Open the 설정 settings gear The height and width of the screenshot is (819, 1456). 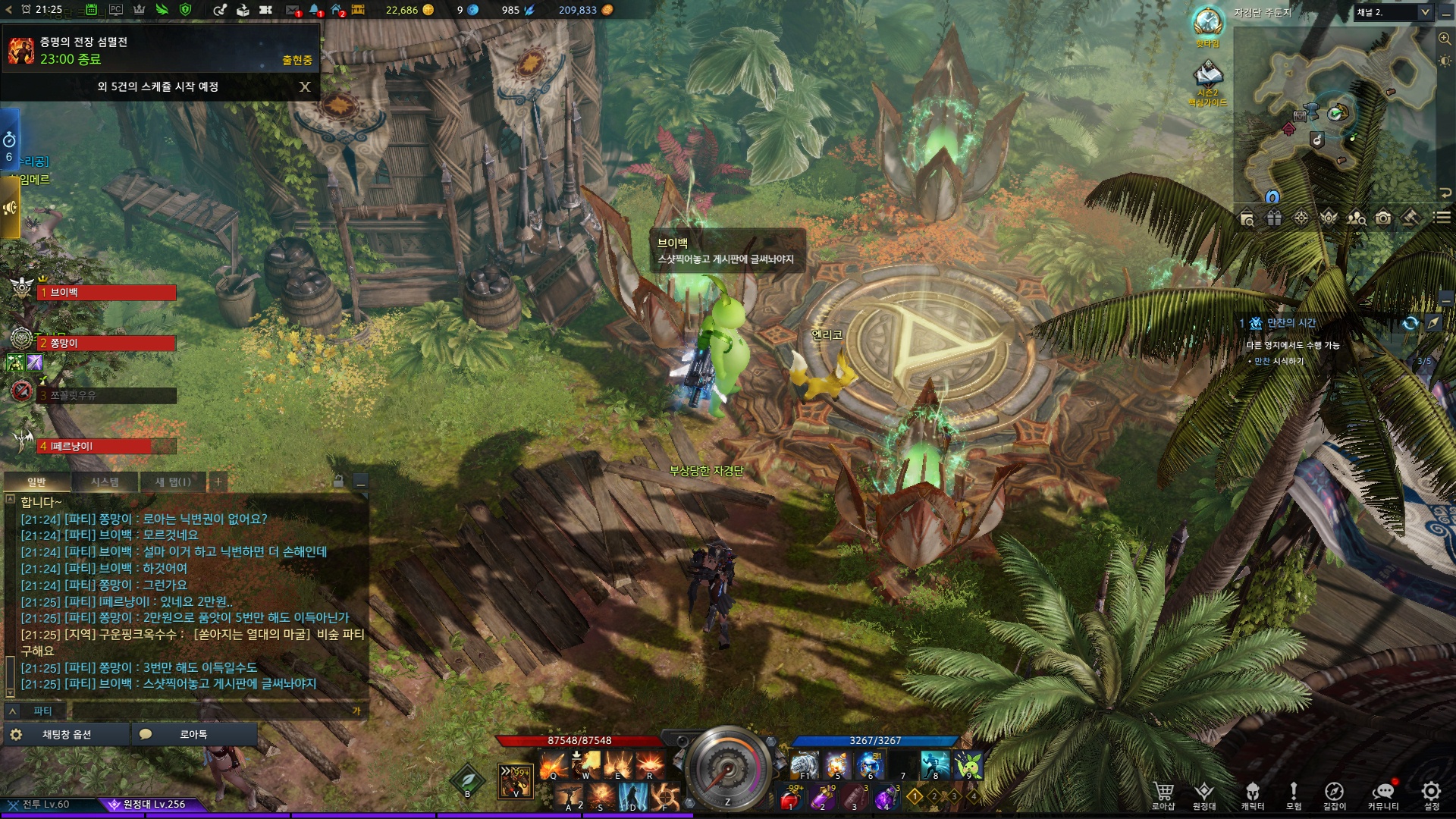click(x=1431, y=795)
